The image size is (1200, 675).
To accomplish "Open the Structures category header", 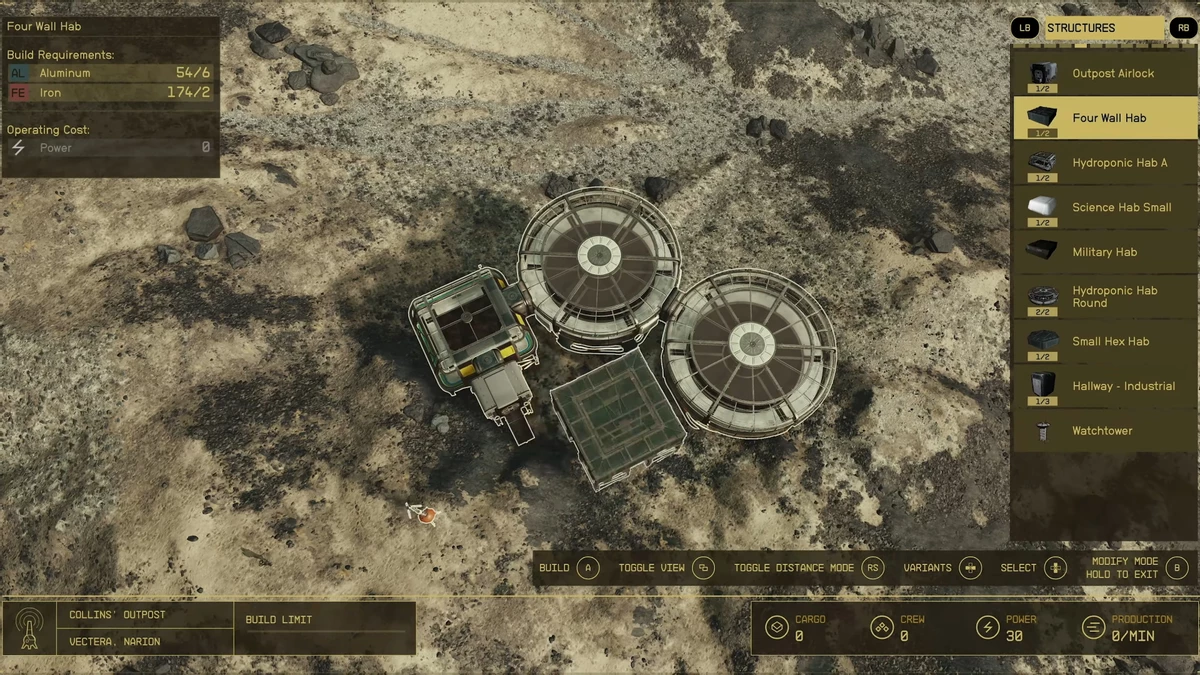I will pyautogui.click(x=1104, y=28).
